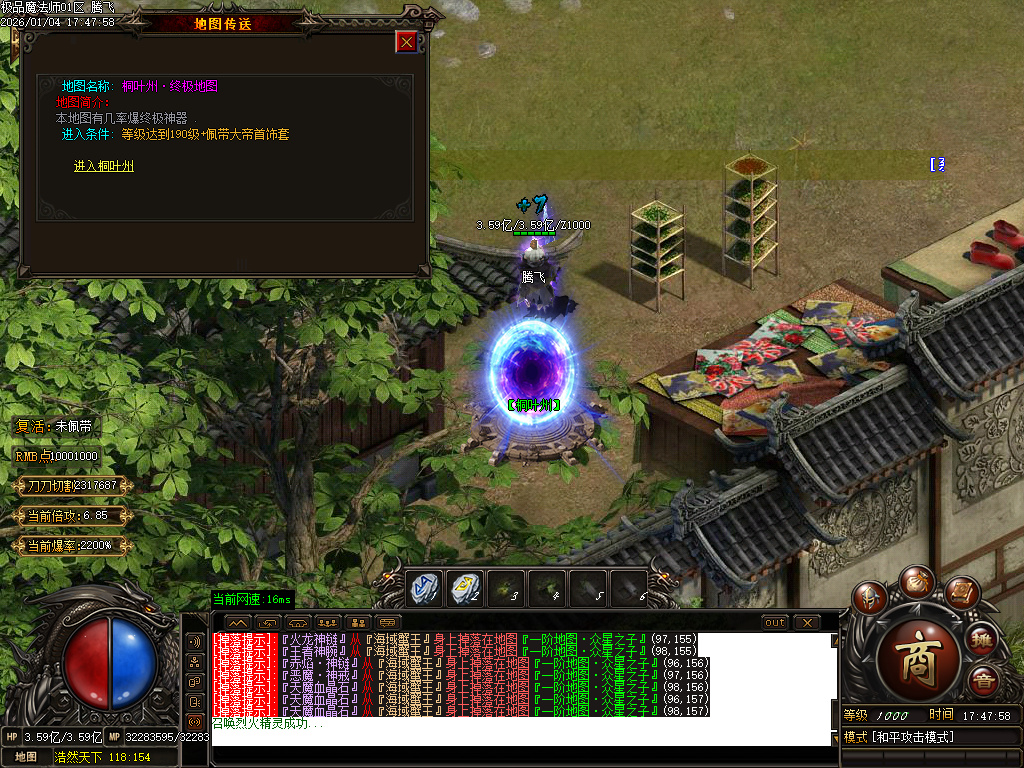Open the 地图 map button
Viewport: 1024px width, 768px height.
(x=25, y=757)
